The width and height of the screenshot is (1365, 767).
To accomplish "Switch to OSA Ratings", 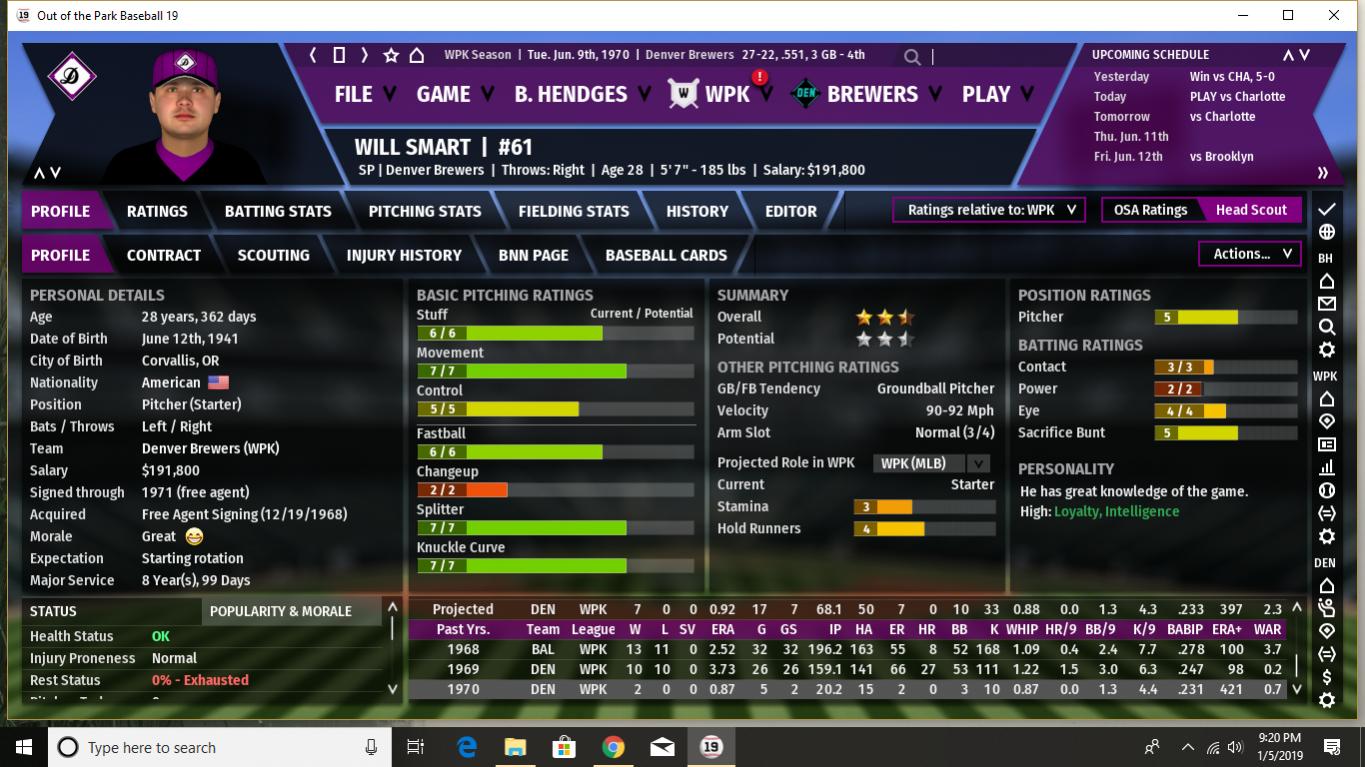I will [1150, 210].
